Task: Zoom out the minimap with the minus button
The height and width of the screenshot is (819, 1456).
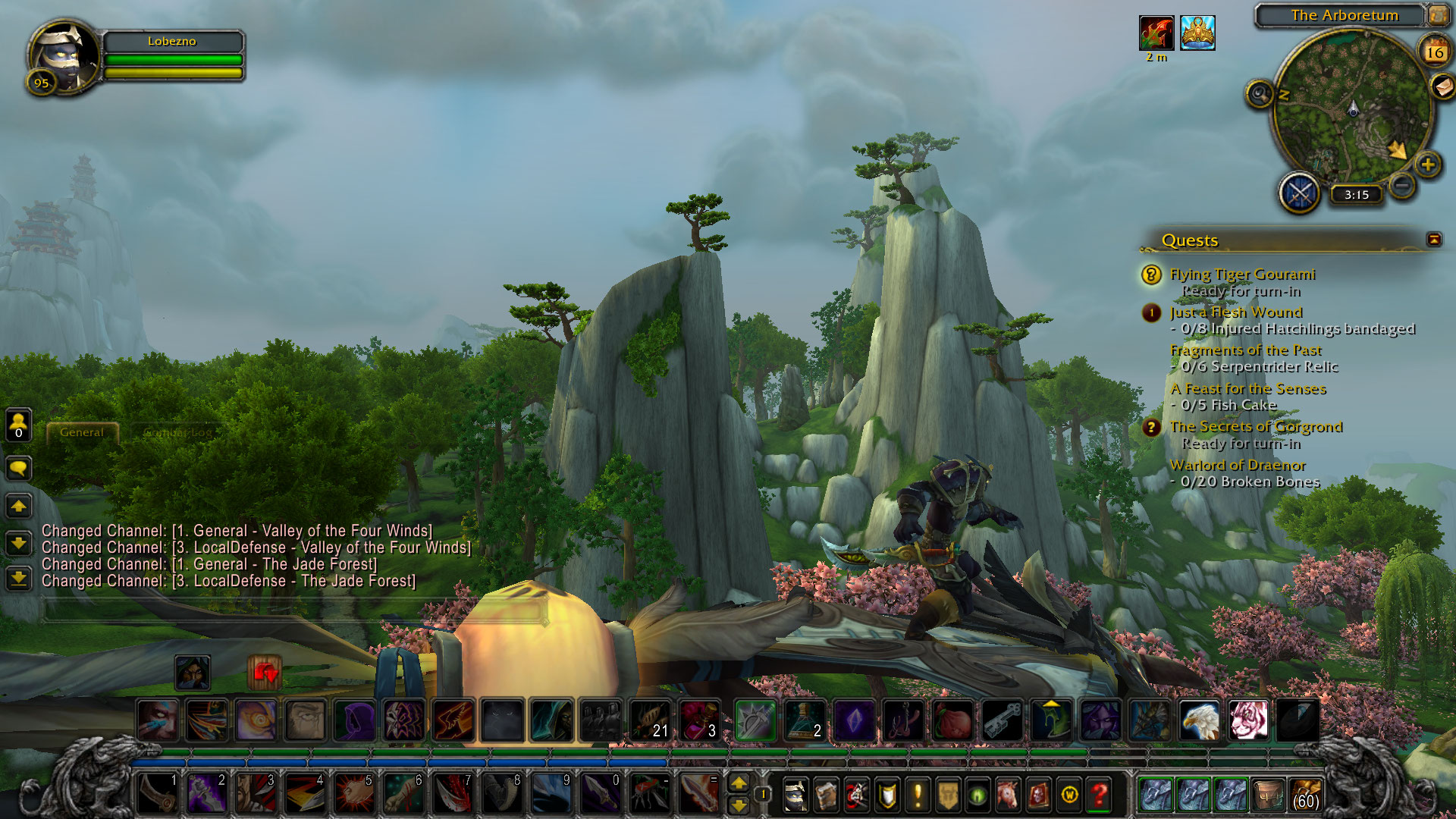Action: 1403,184
